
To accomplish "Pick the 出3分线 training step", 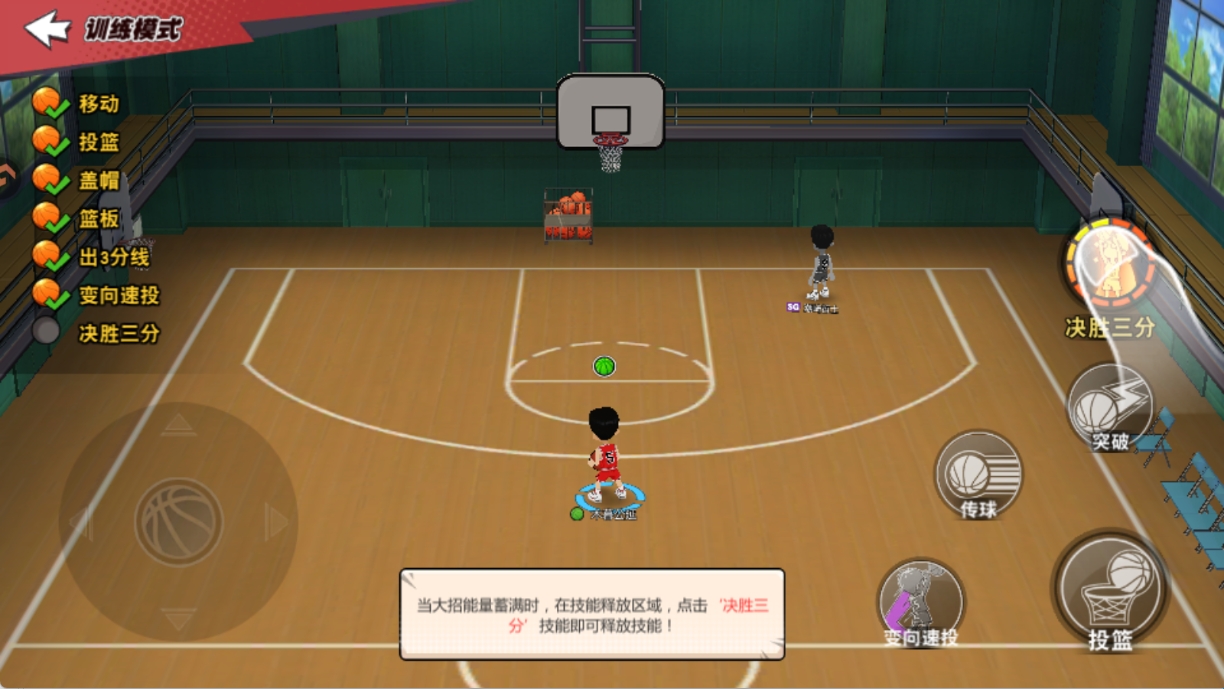I will coord(113,257).
